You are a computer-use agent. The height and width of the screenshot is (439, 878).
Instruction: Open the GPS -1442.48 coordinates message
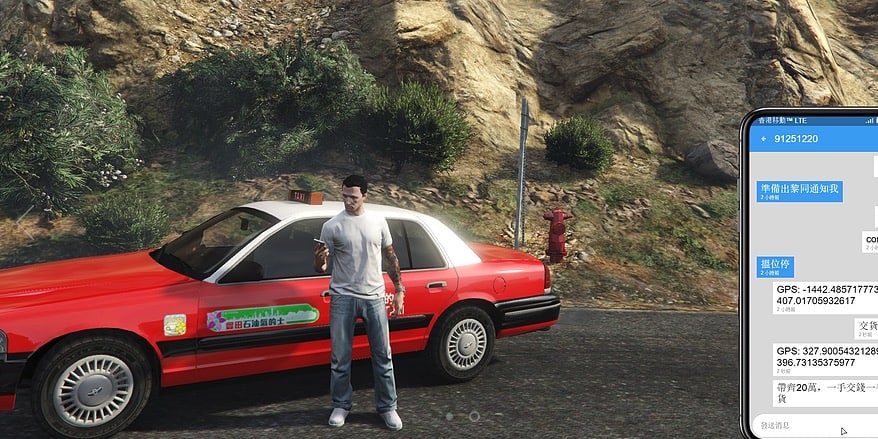click(x=825, y=297)
